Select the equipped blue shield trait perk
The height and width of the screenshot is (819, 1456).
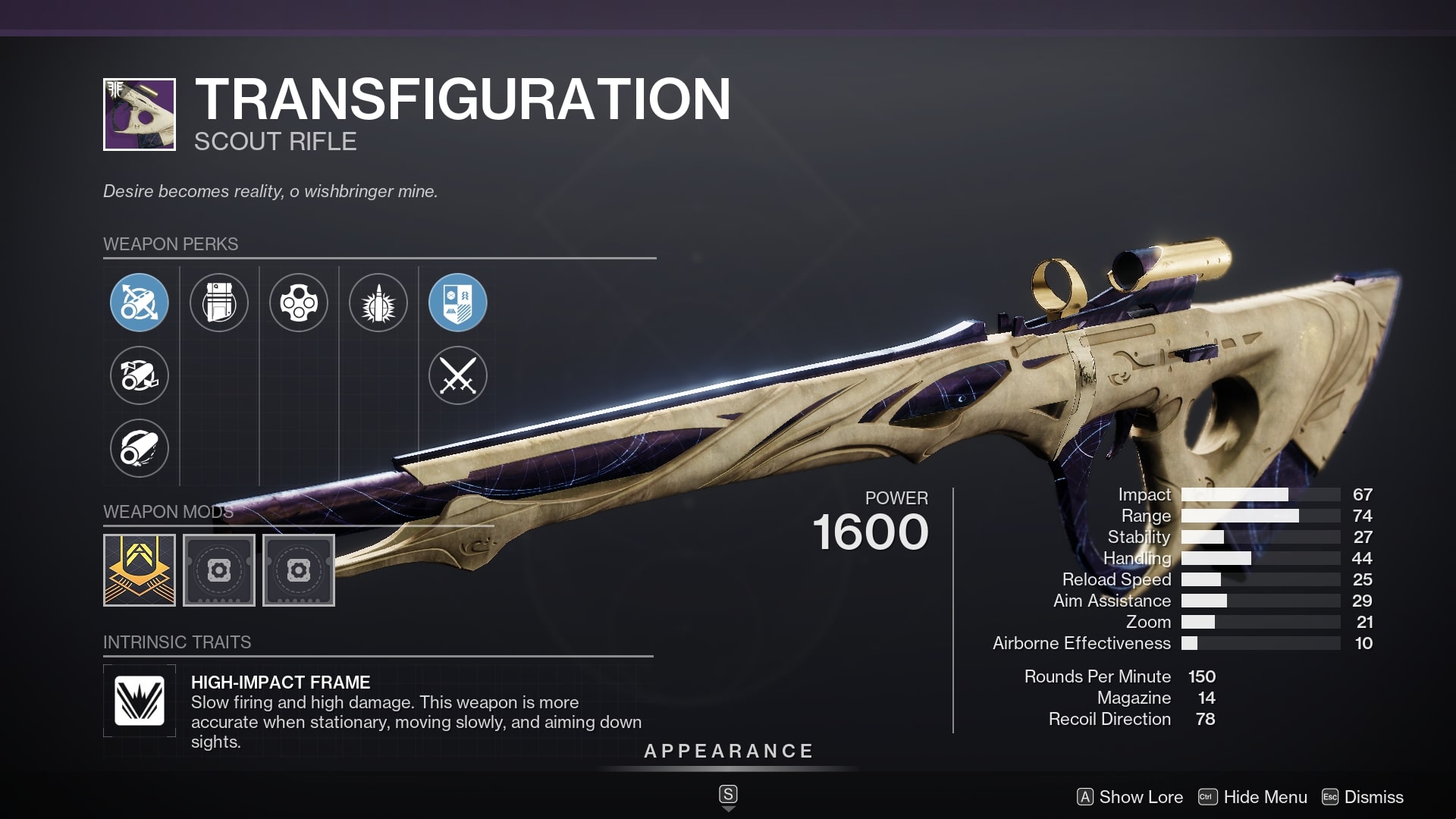(x=458, y=303)
